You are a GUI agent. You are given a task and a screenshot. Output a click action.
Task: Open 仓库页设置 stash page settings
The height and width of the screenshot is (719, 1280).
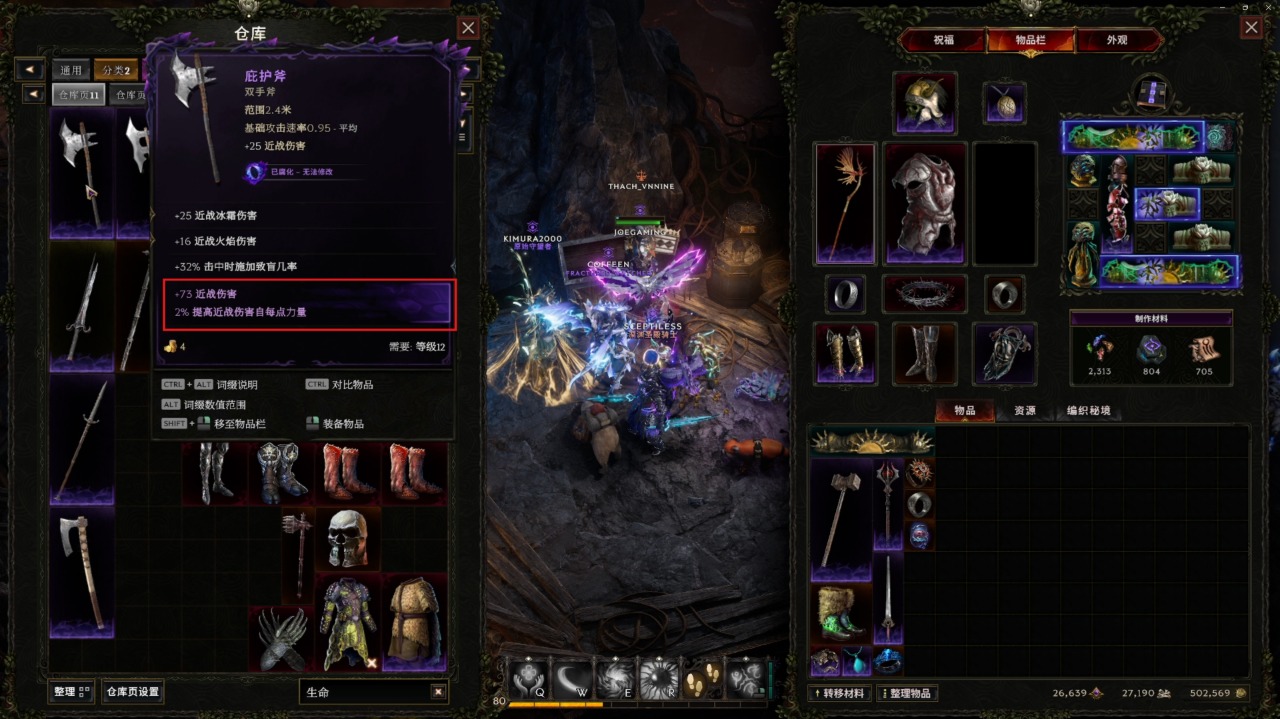point(133,691)
